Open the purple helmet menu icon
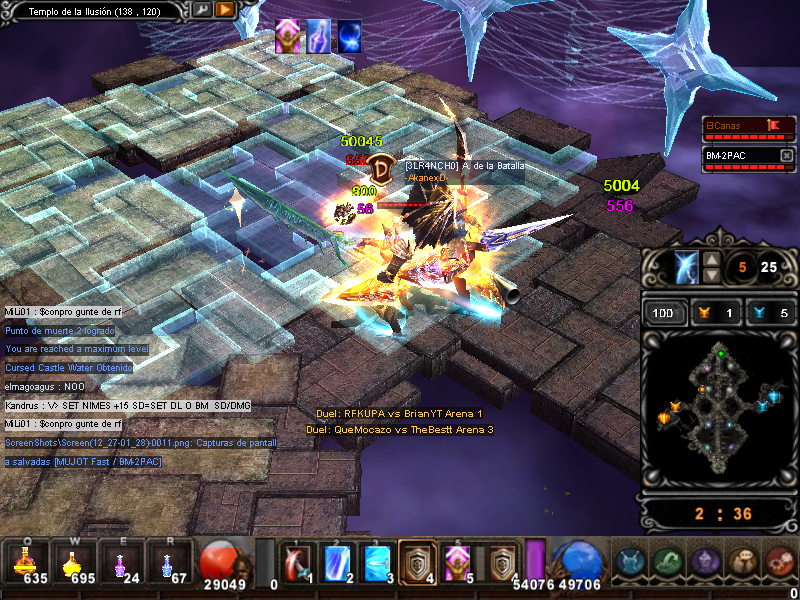 click(x=706, y=562)
